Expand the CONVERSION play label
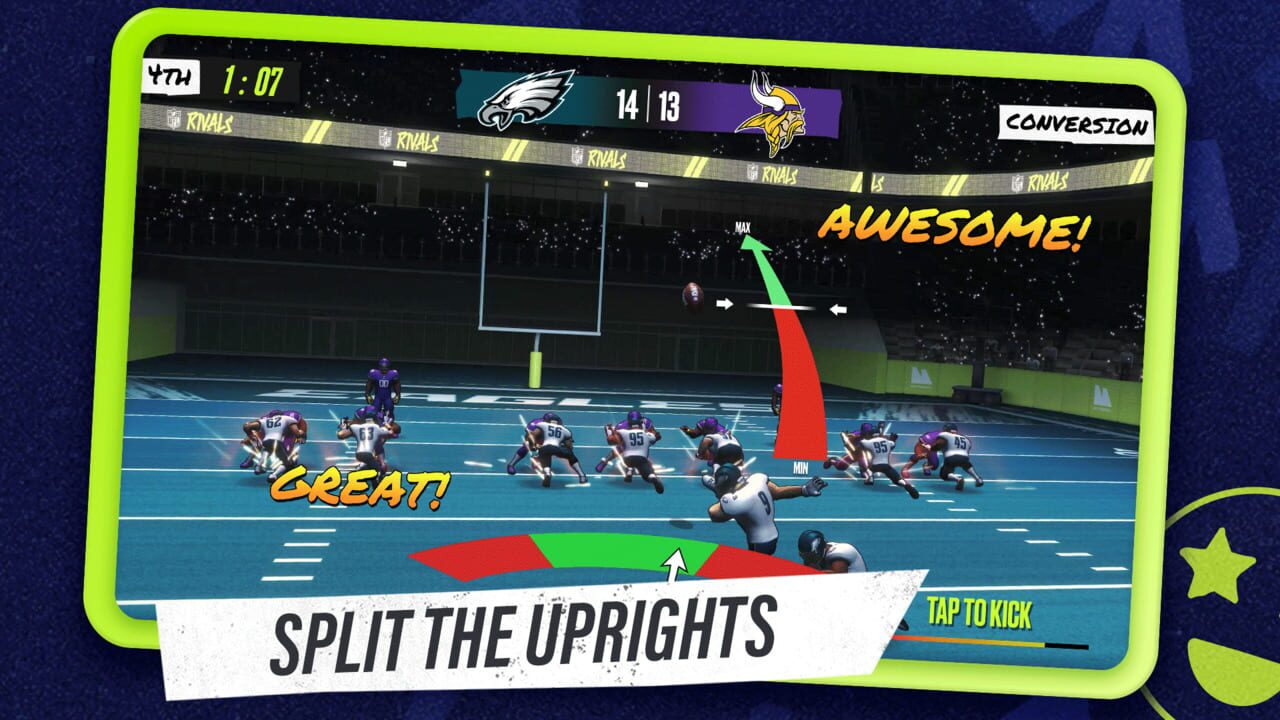This screenshot has height=720, width=1280. (x=1075, y=125)
